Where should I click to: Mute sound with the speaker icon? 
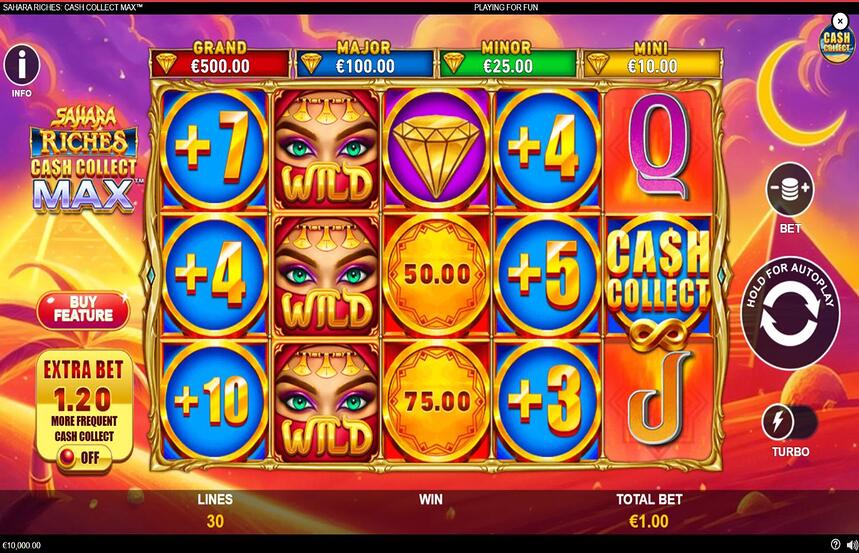pos(851,545)
